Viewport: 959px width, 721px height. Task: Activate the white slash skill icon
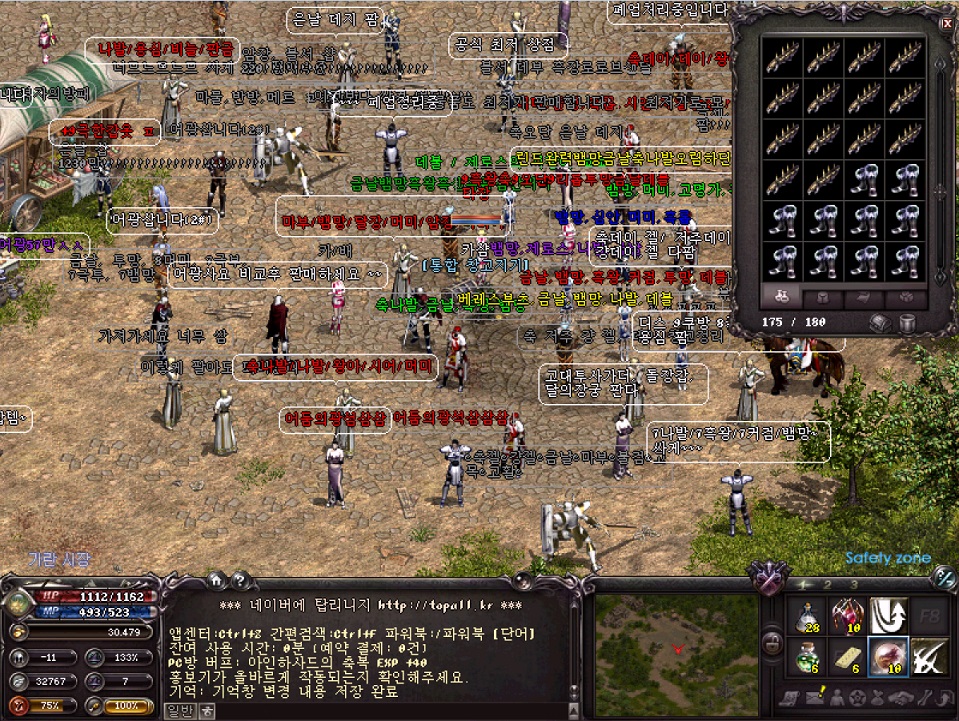click(930, 657)
